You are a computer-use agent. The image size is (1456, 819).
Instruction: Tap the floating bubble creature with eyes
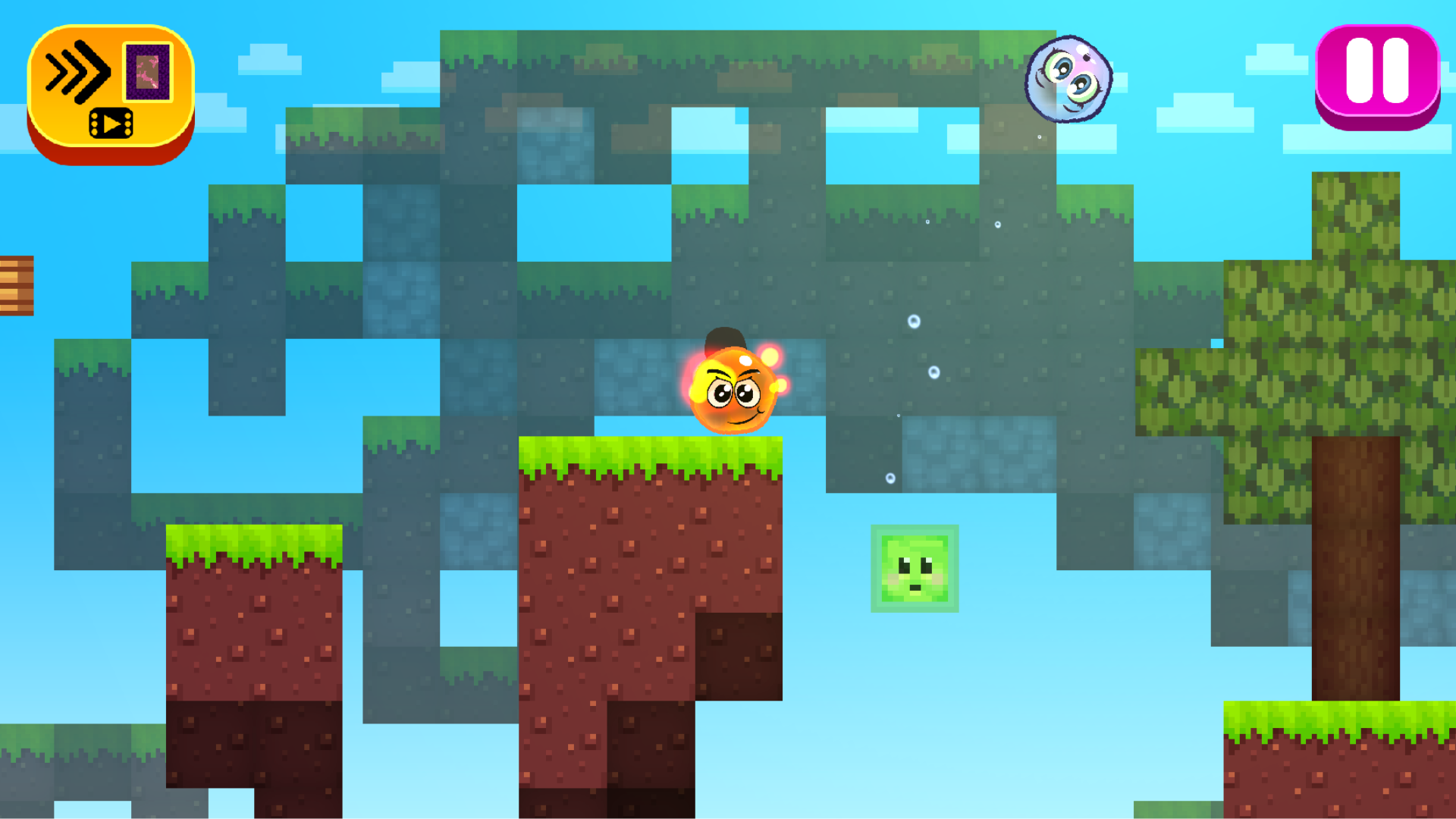click(x=1068, y=78)
